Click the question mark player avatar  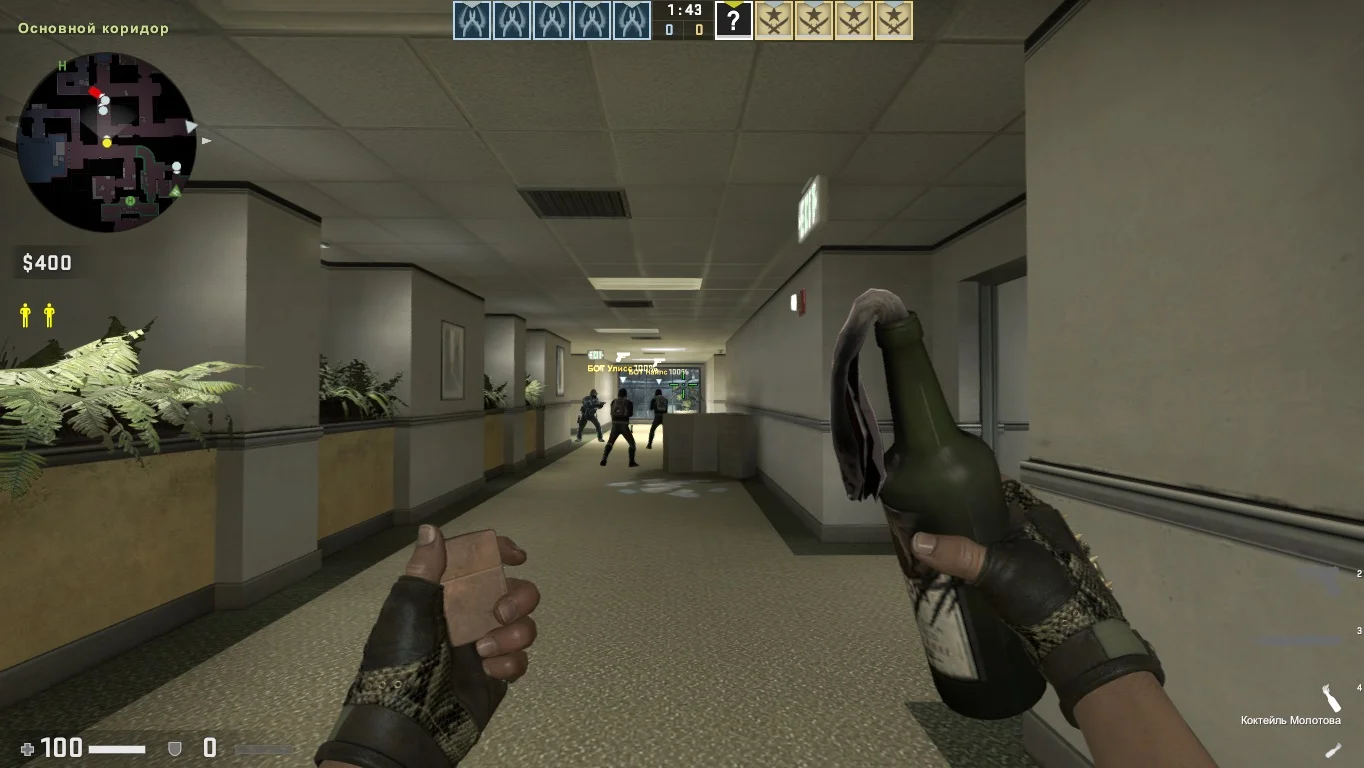point(733,20)
